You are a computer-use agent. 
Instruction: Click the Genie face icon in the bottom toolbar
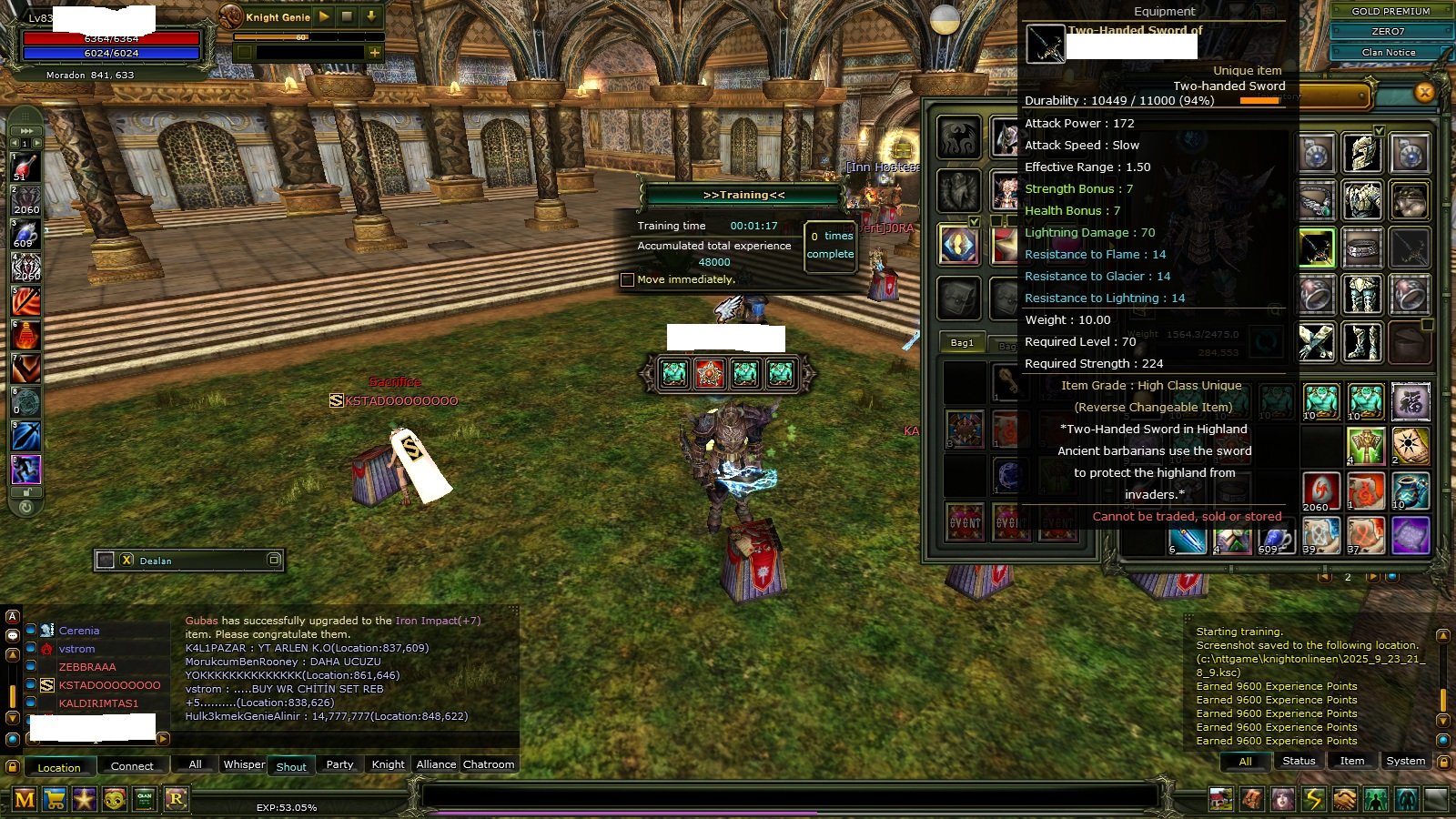pyautogui.click(x=115, y=797)
